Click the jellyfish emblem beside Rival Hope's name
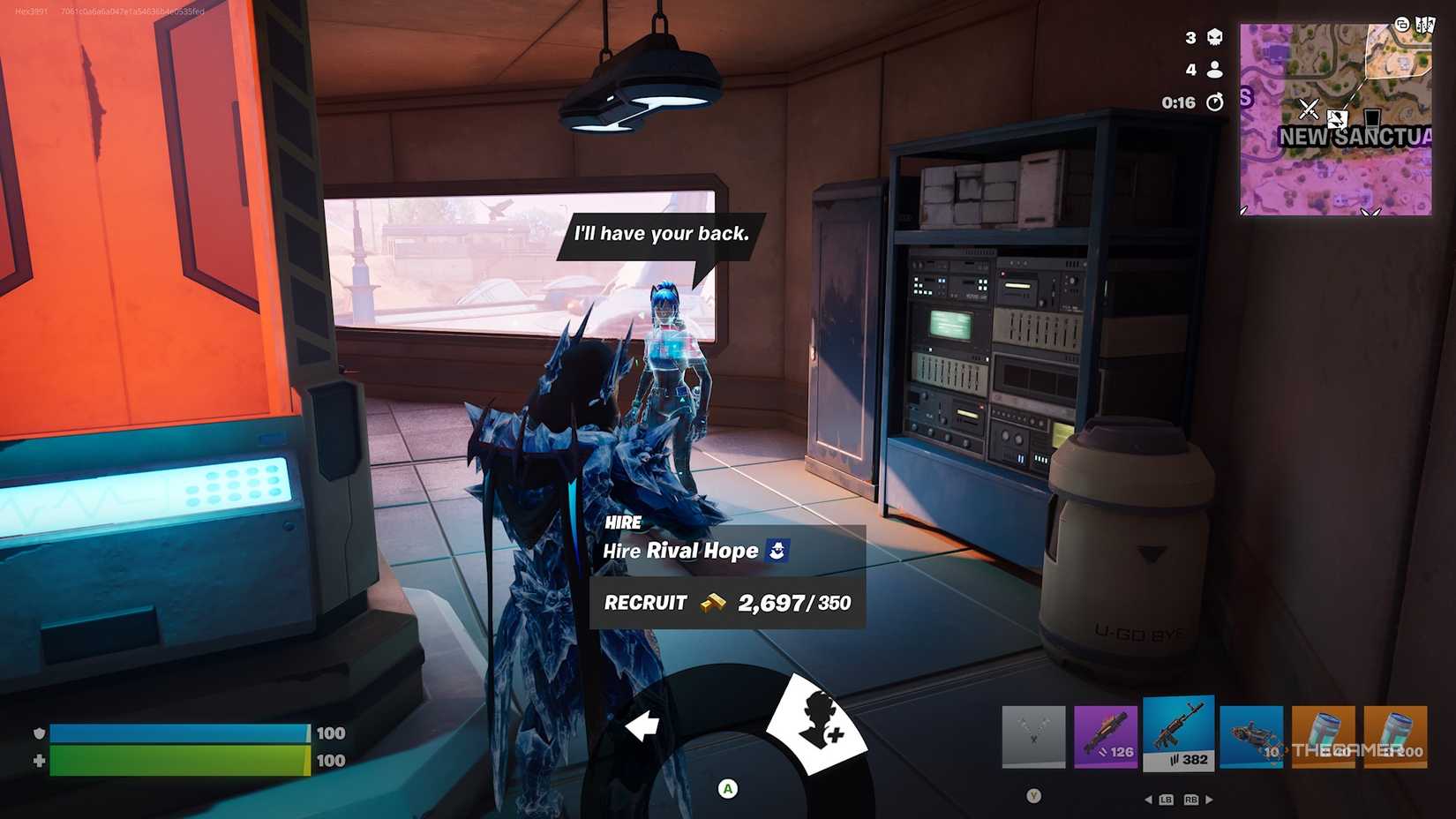 tap(775, 550)
